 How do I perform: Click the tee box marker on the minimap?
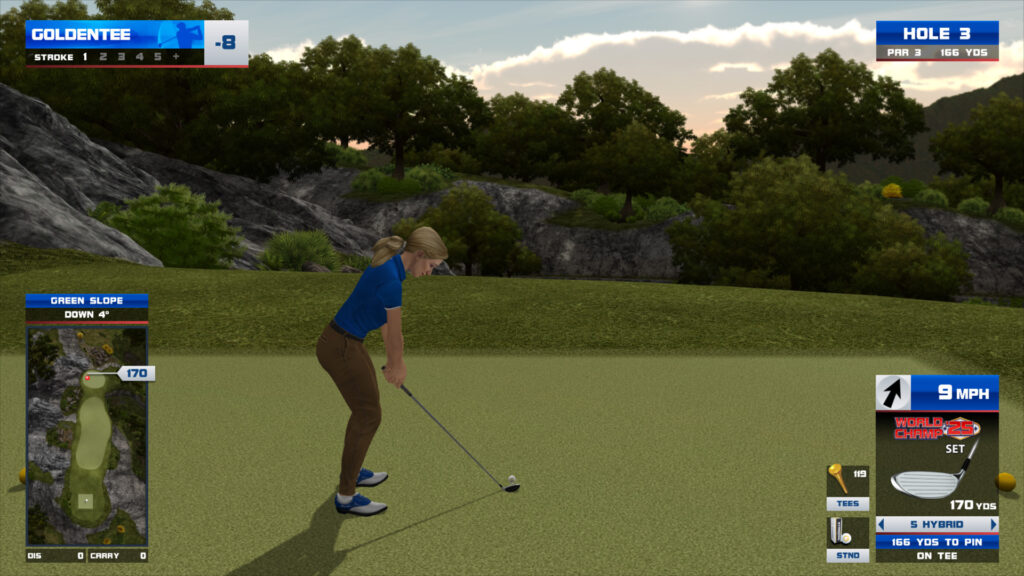click(86, 499)
